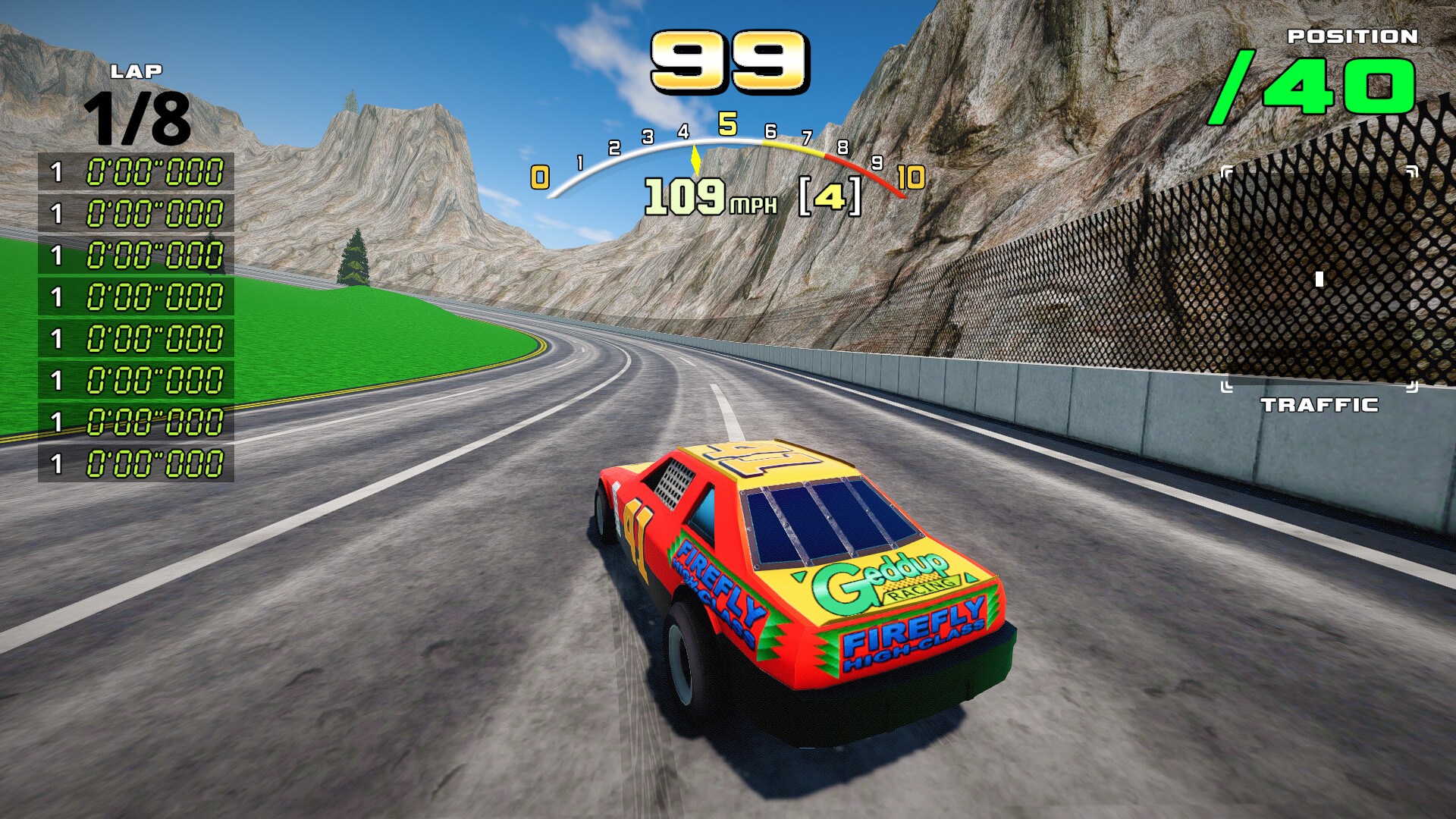1456x819 pixels.
Task: Select the gear indicator showing [4]
Action: pyautogui.click(x=830, y=197)
